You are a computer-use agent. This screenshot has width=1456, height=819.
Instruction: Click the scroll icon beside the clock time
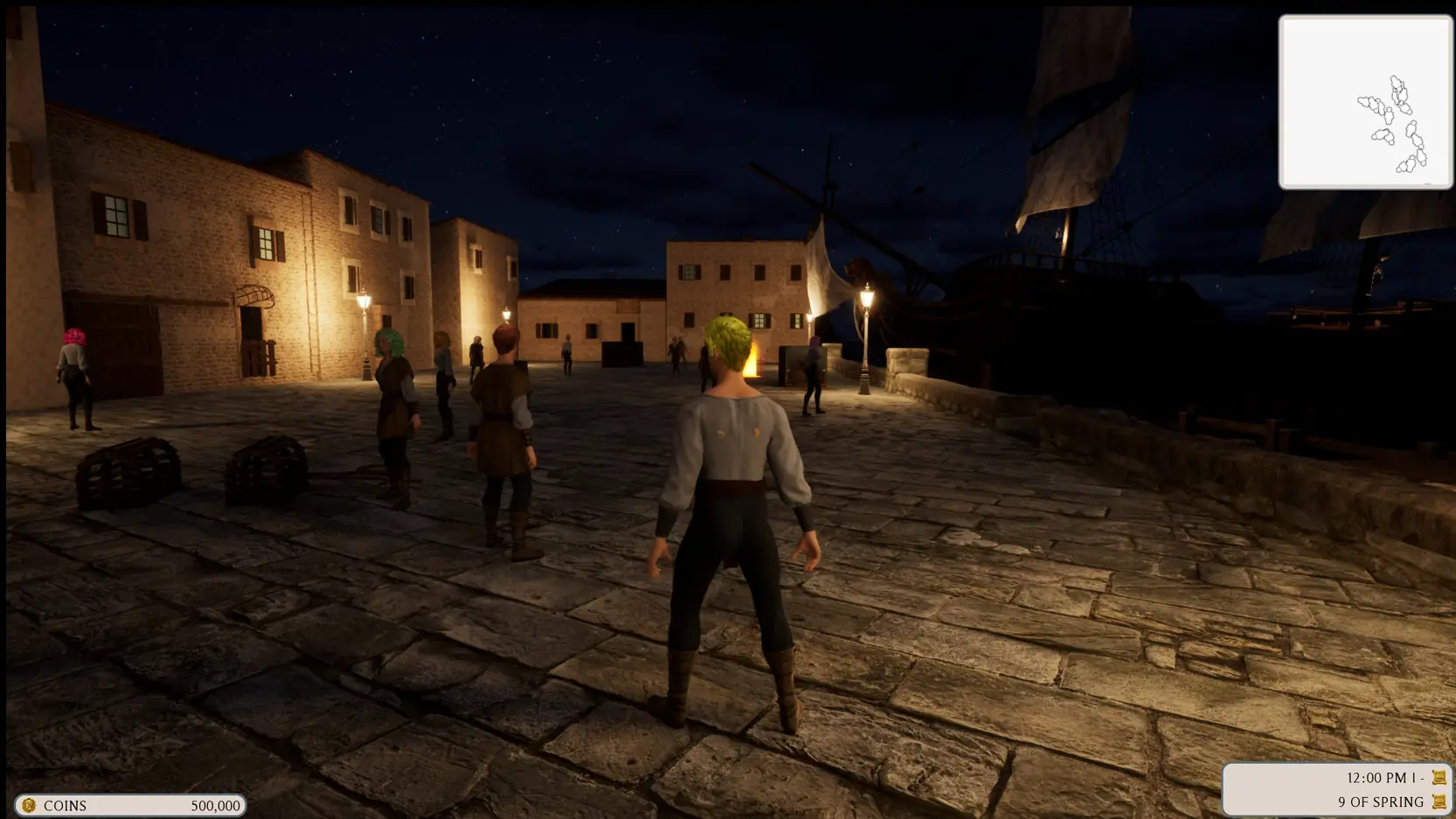click(x=1439, y=777)
